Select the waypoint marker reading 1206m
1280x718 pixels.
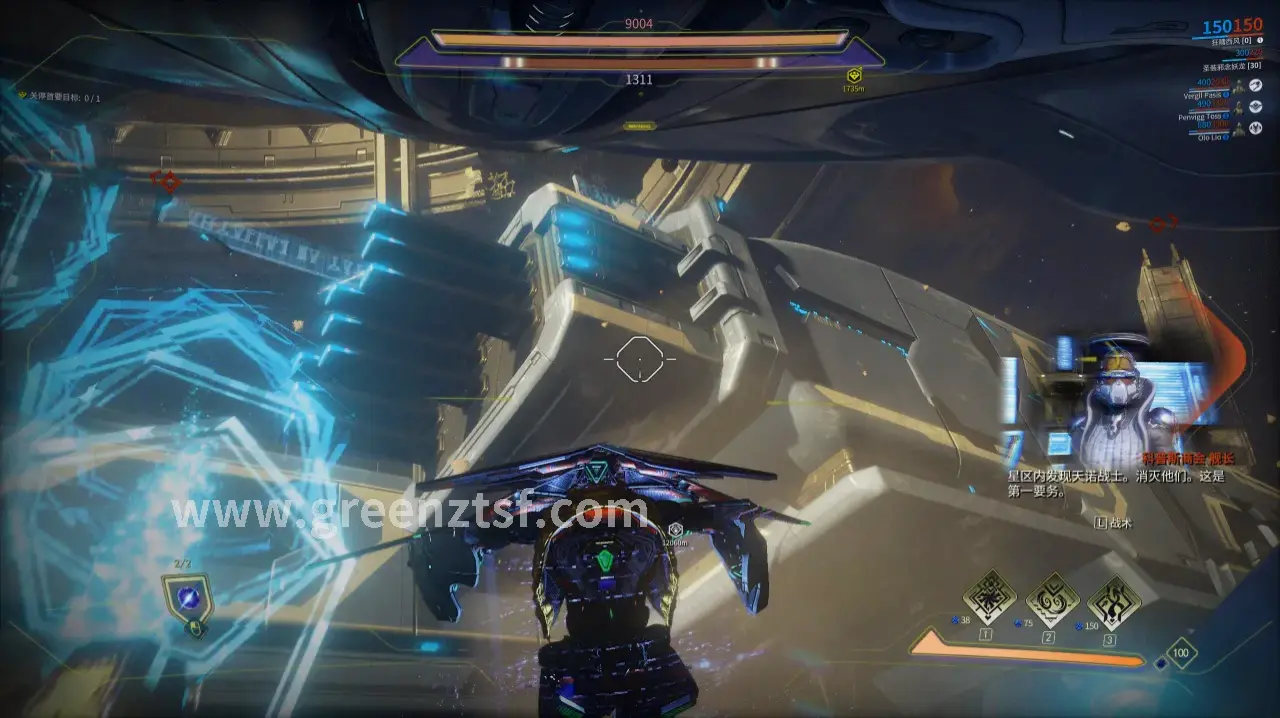(676, 530)
